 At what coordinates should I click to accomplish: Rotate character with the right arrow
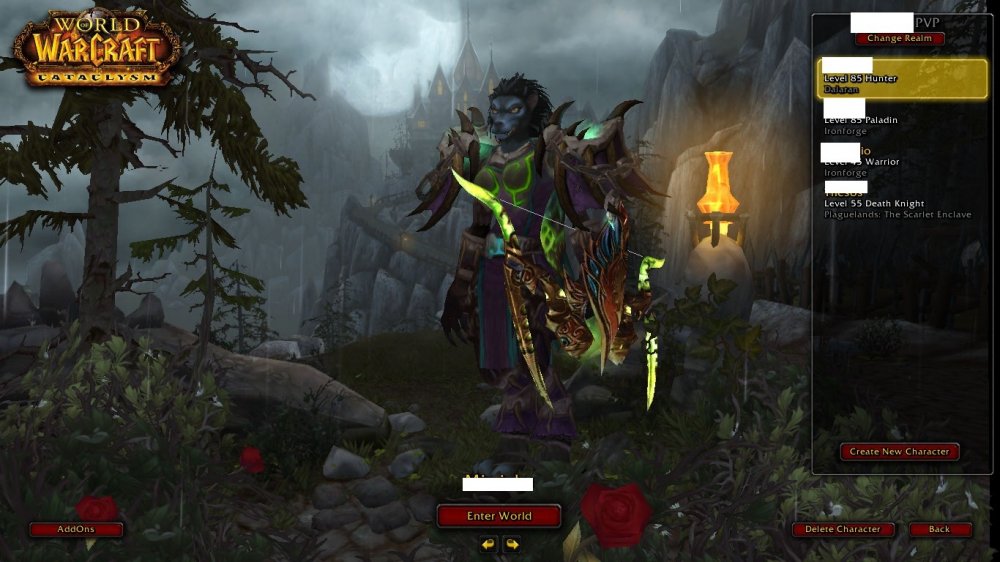[x=512, y=544]
